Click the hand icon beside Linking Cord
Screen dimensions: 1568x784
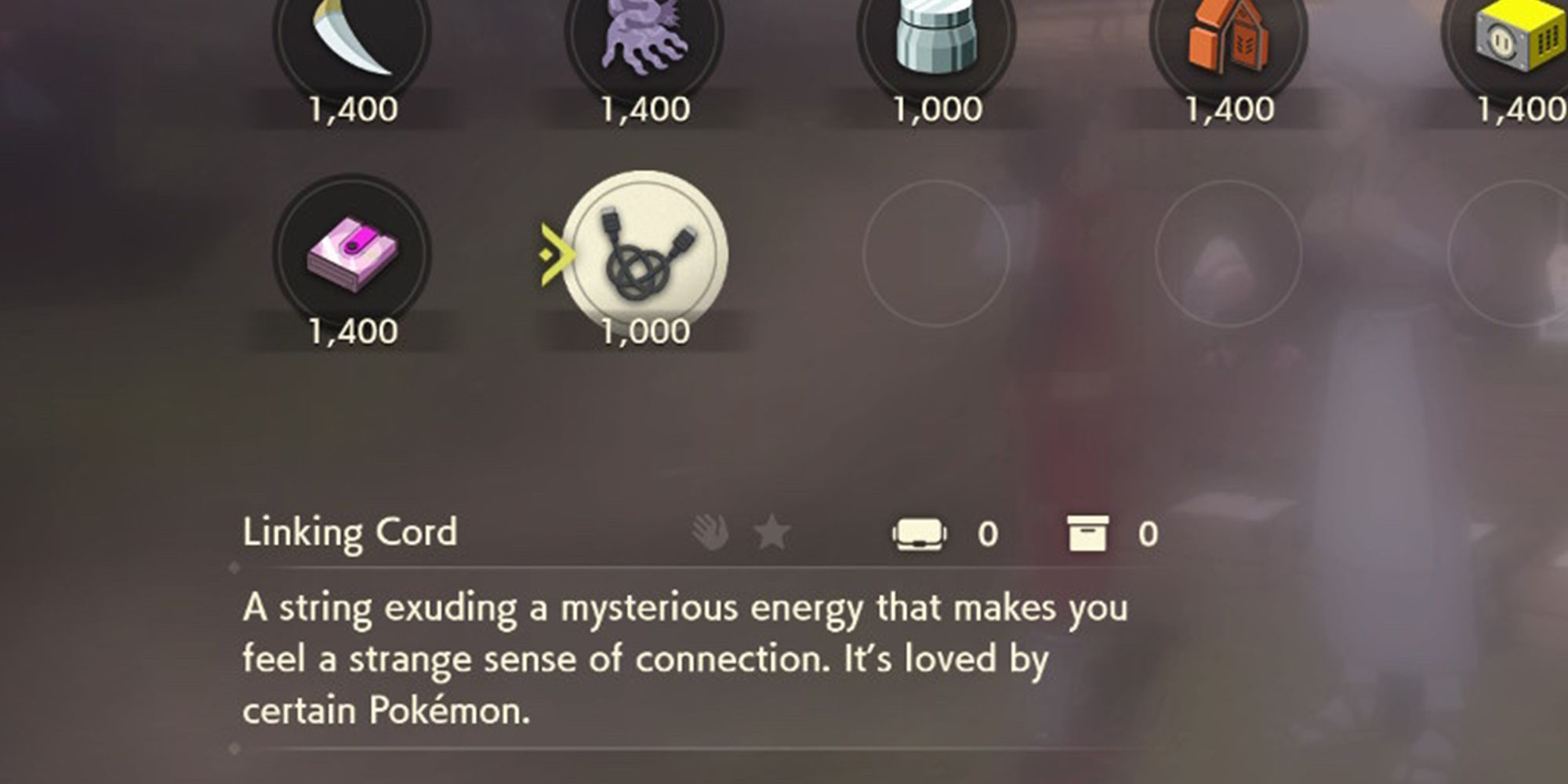coord(707,532)
